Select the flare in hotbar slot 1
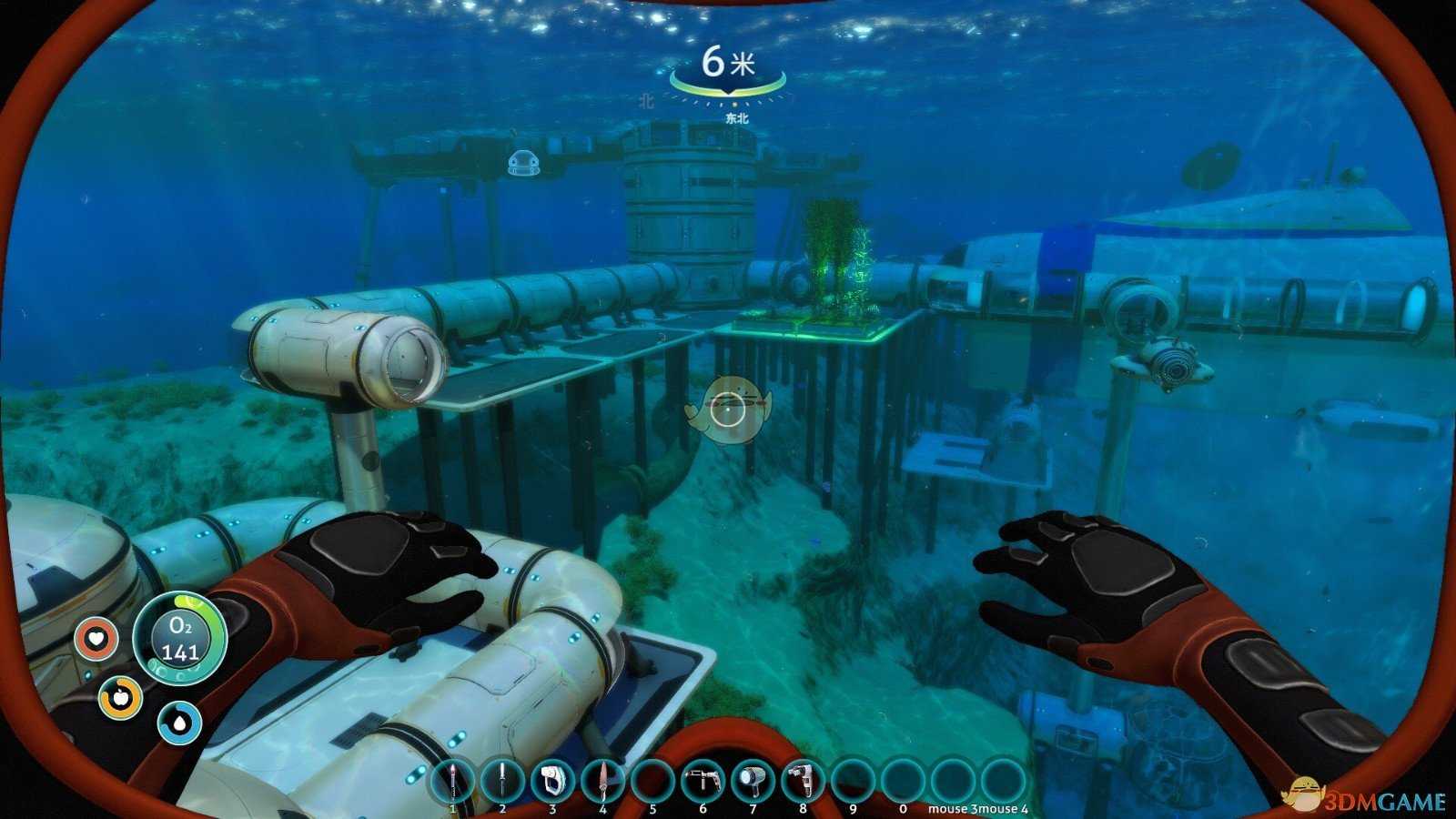This screenshot has width=1456, height=819. click(452, 780)
